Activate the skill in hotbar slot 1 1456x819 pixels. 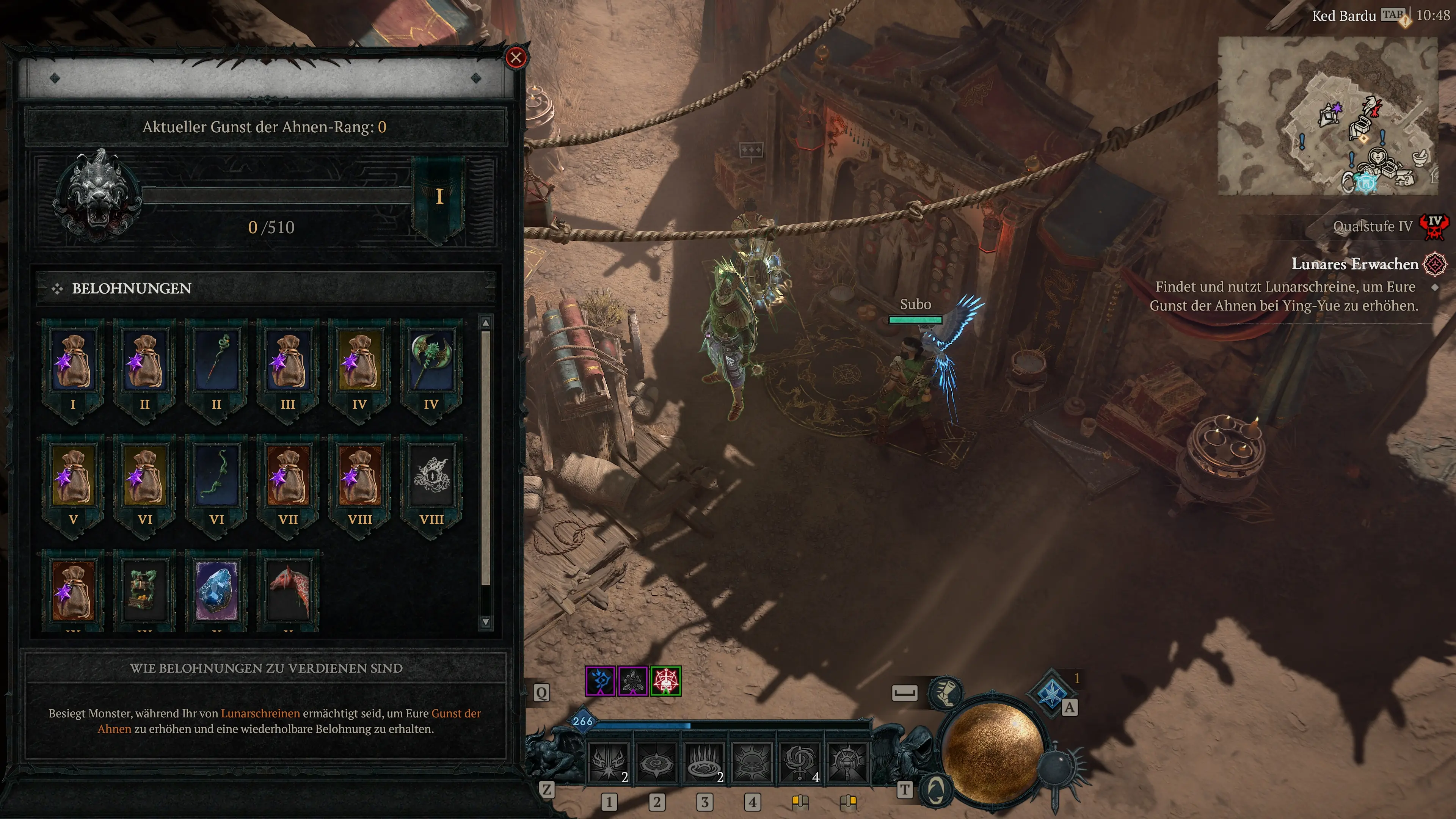coord(609,763)
